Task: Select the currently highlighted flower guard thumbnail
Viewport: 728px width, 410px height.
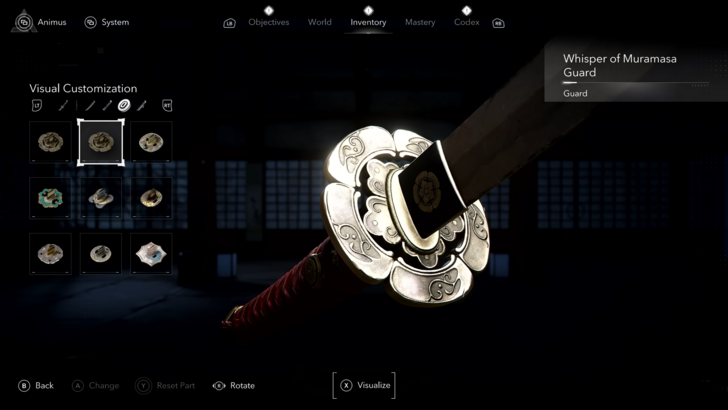Action: (x=101, y=142)
